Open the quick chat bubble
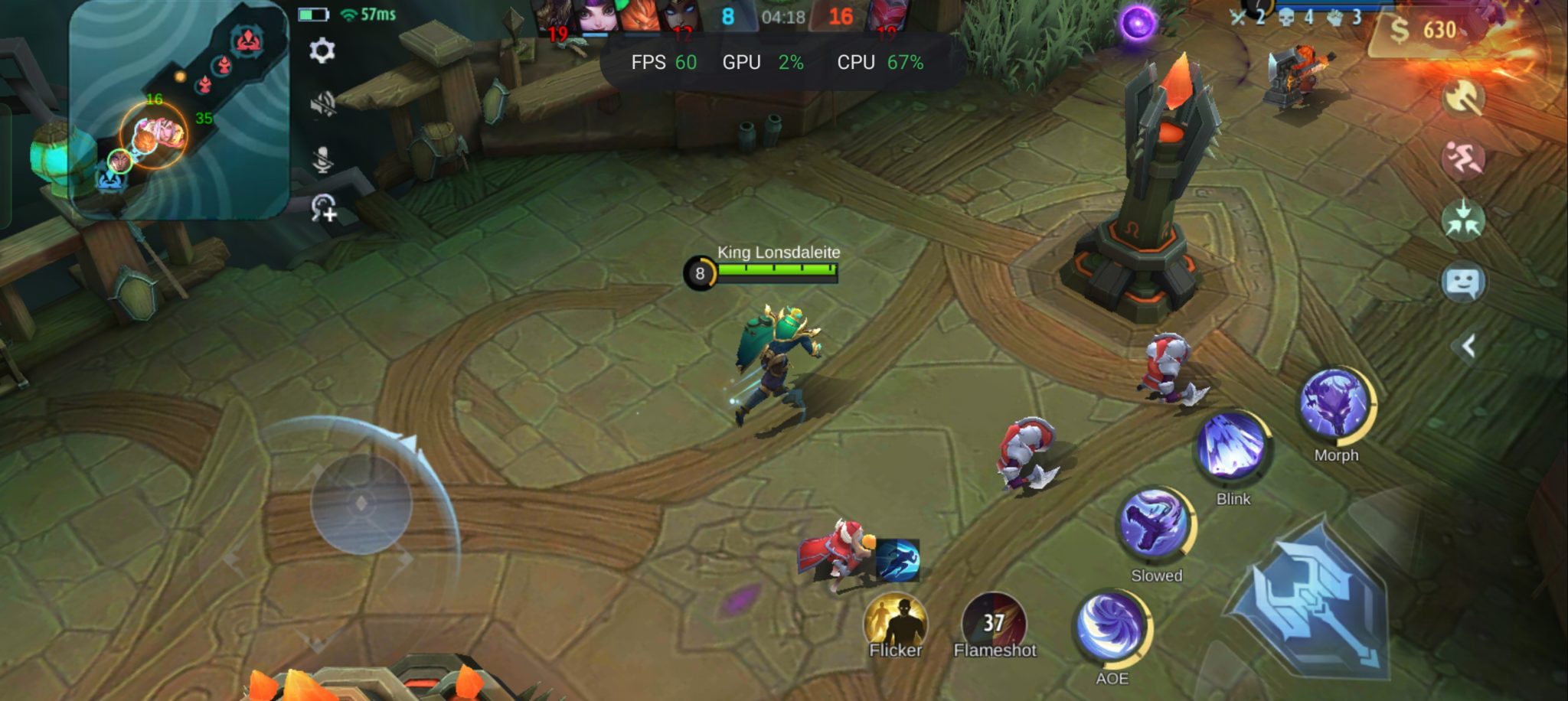 (x=1463, y=282)
